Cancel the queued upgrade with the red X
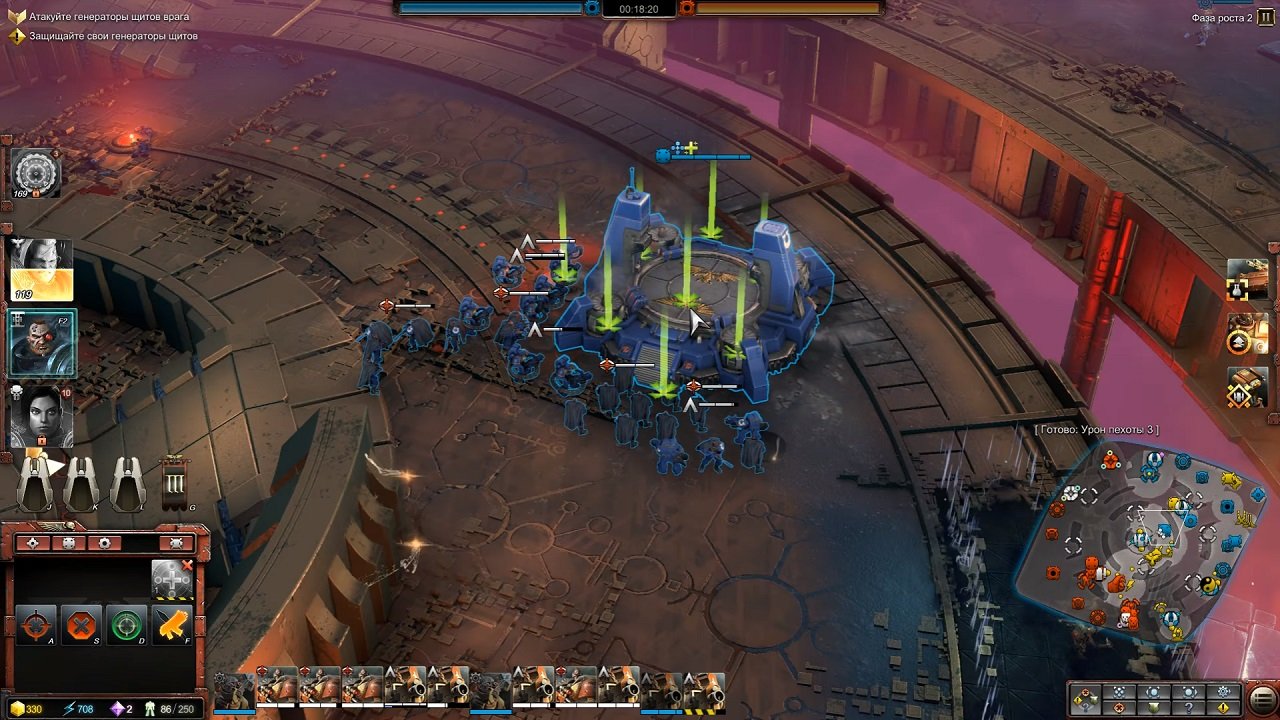1280x720 pixels. click(x=188, y=566)
